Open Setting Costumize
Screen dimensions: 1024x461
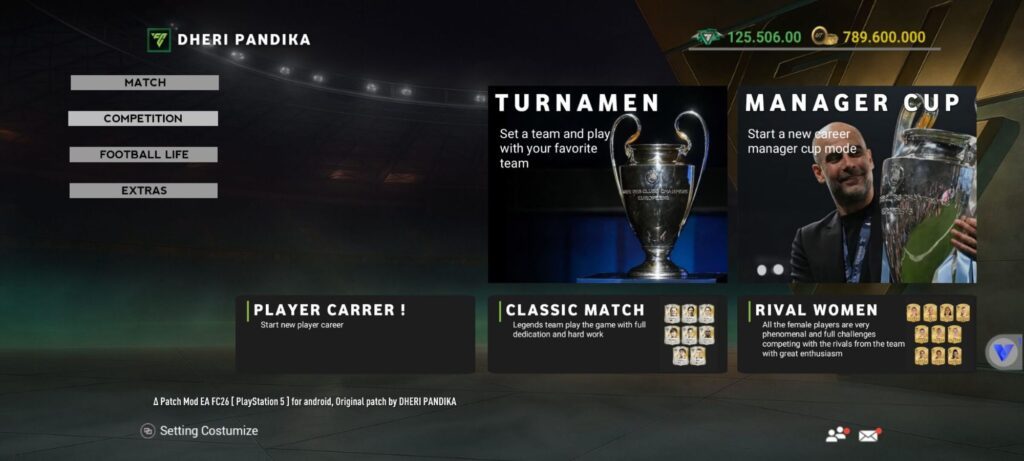(x=200, y=431)
